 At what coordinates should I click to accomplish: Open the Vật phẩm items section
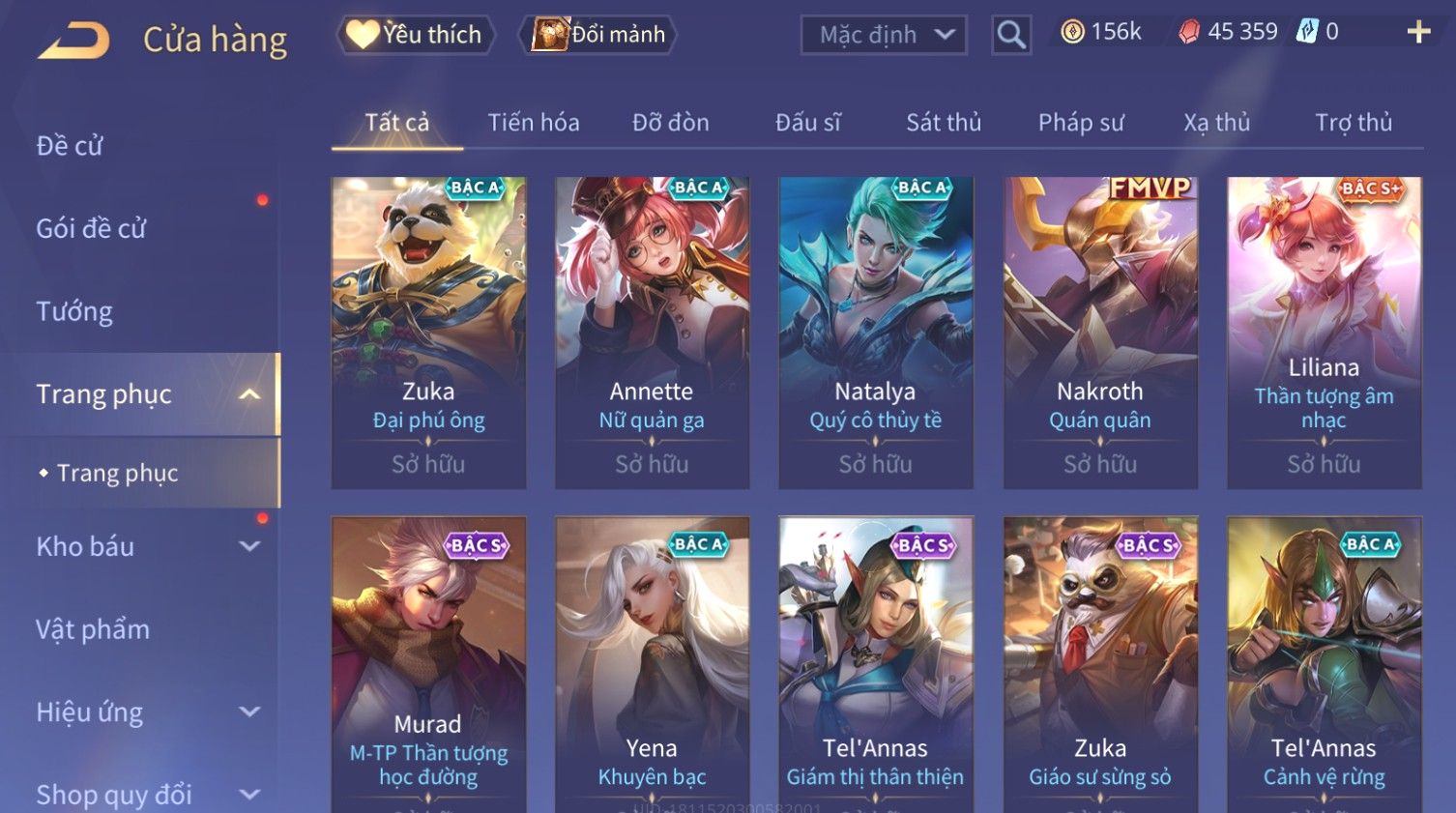pos(93,629)
